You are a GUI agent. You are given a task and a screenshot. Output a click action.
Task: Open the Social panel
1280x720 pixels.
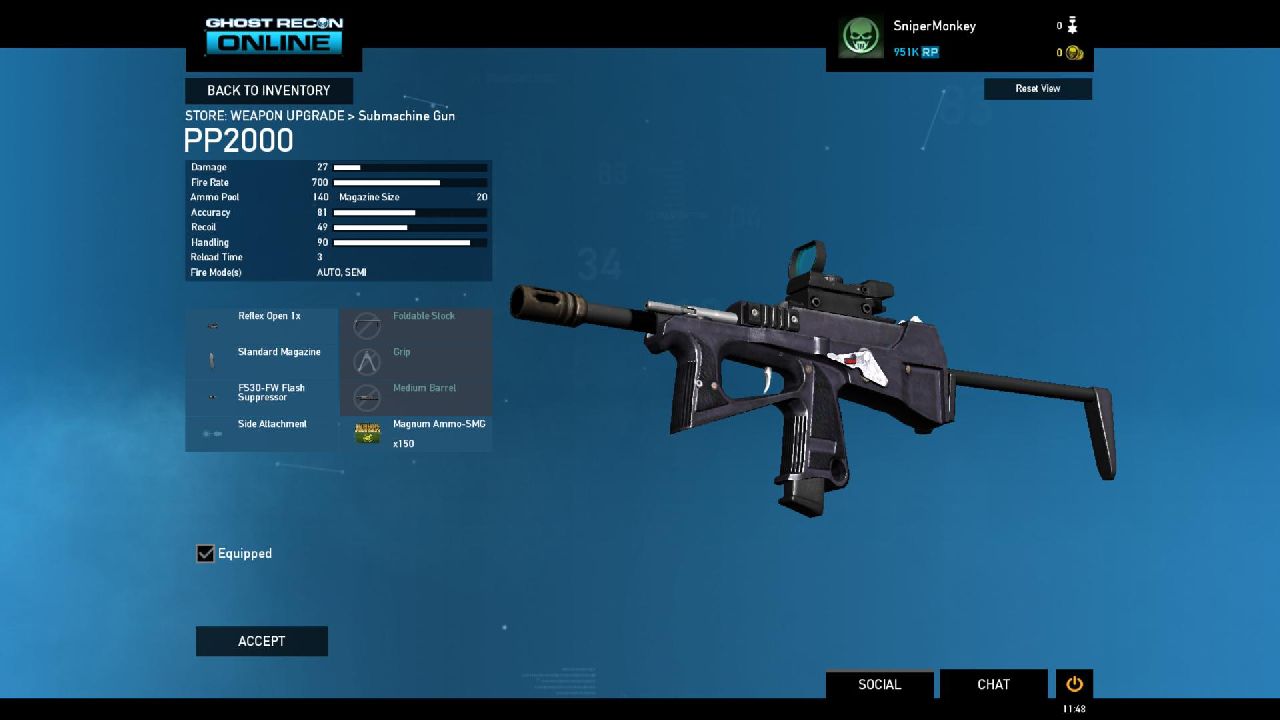[x=879, y=684]
